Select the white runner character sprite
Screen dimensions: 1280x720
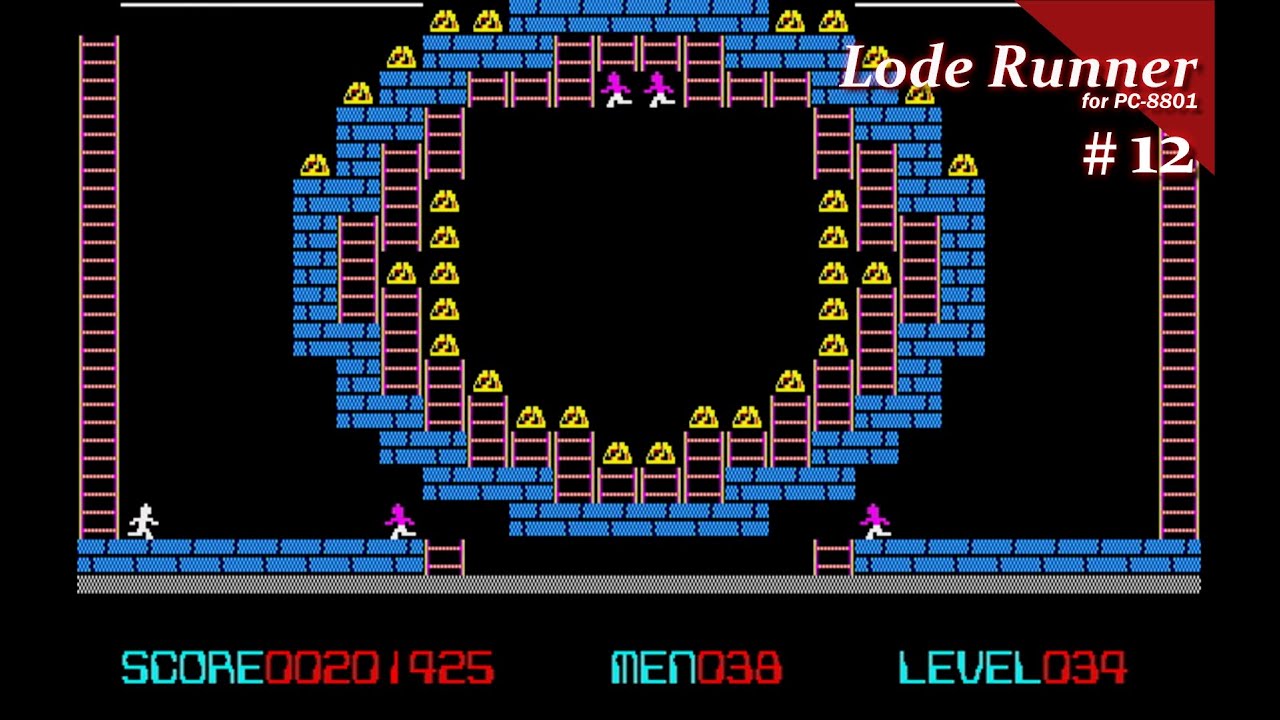(142, 520)
